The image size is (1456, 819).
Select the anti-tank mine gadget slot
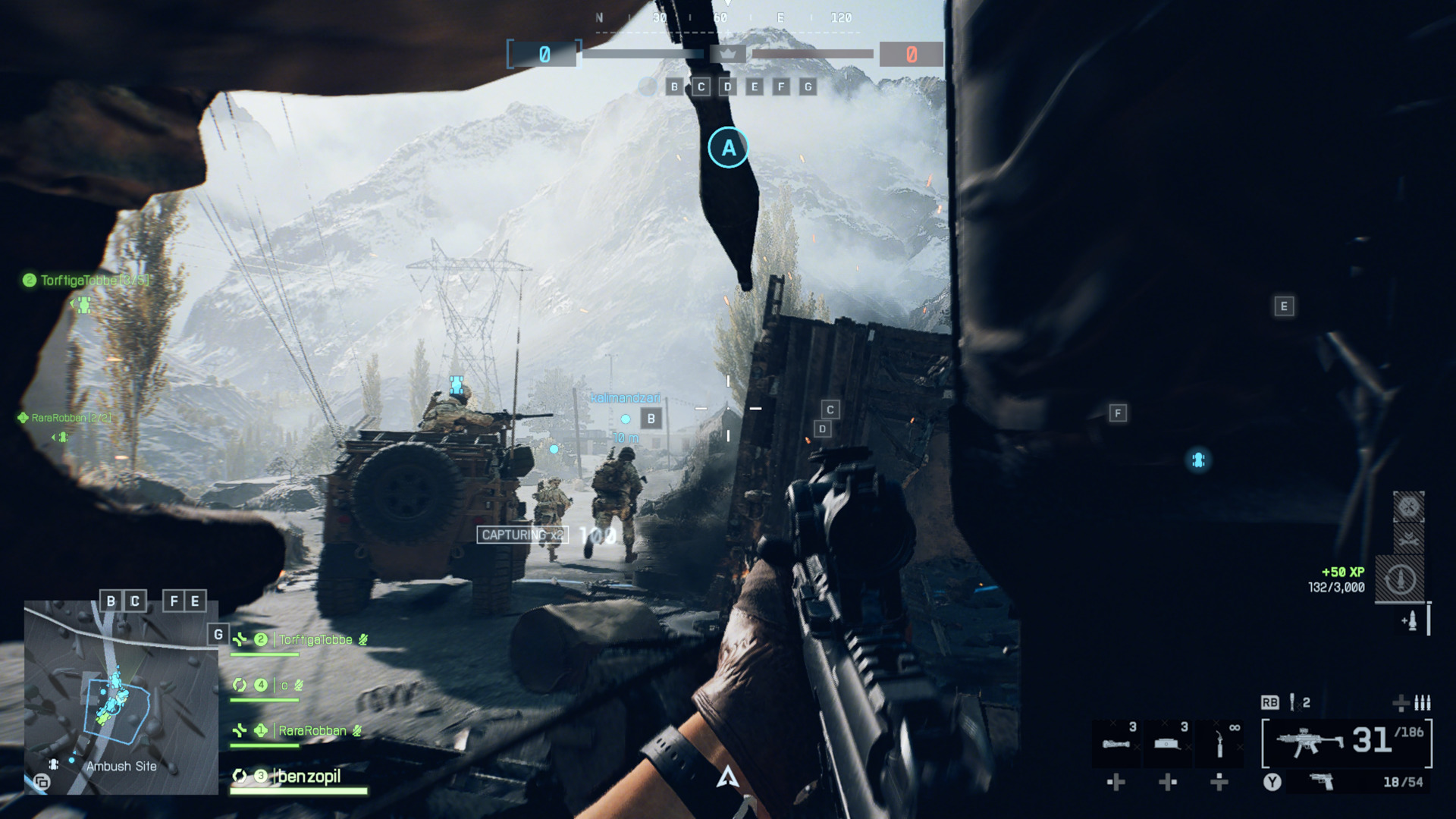1167,743
